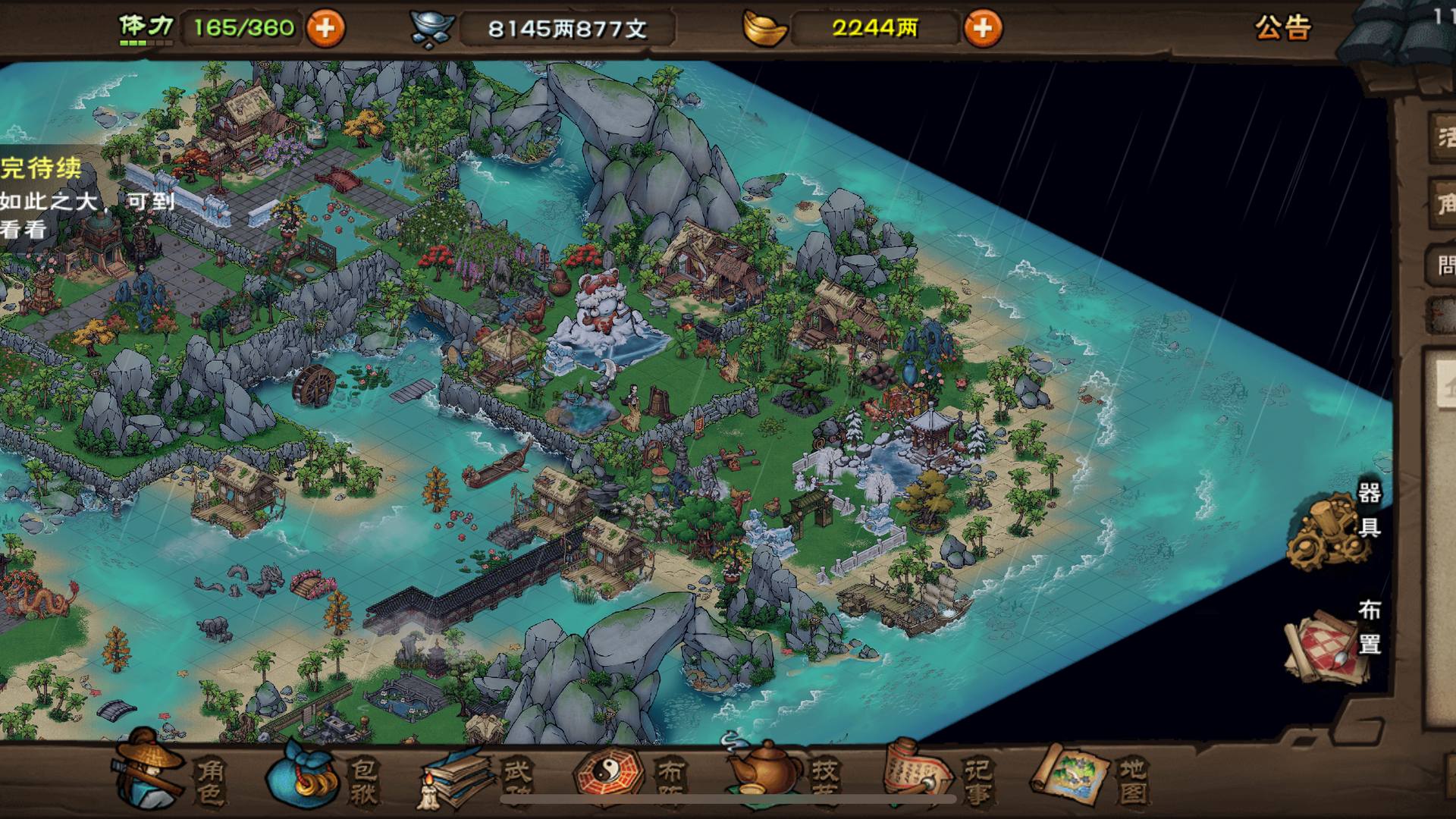Buy more gold ingots with the plus button
The height and width of the screenshot is (819, 1456).
coord(983,29)
